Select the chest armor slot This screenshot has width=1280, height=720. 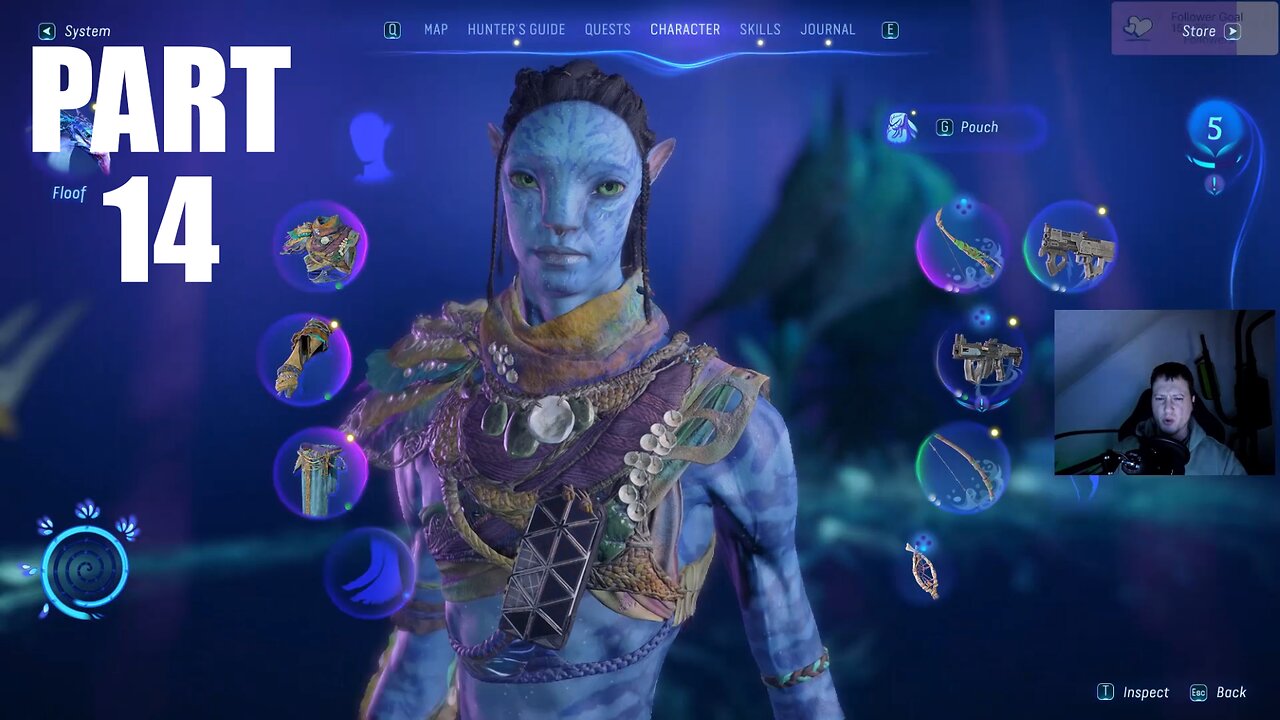tap(321, 246)
